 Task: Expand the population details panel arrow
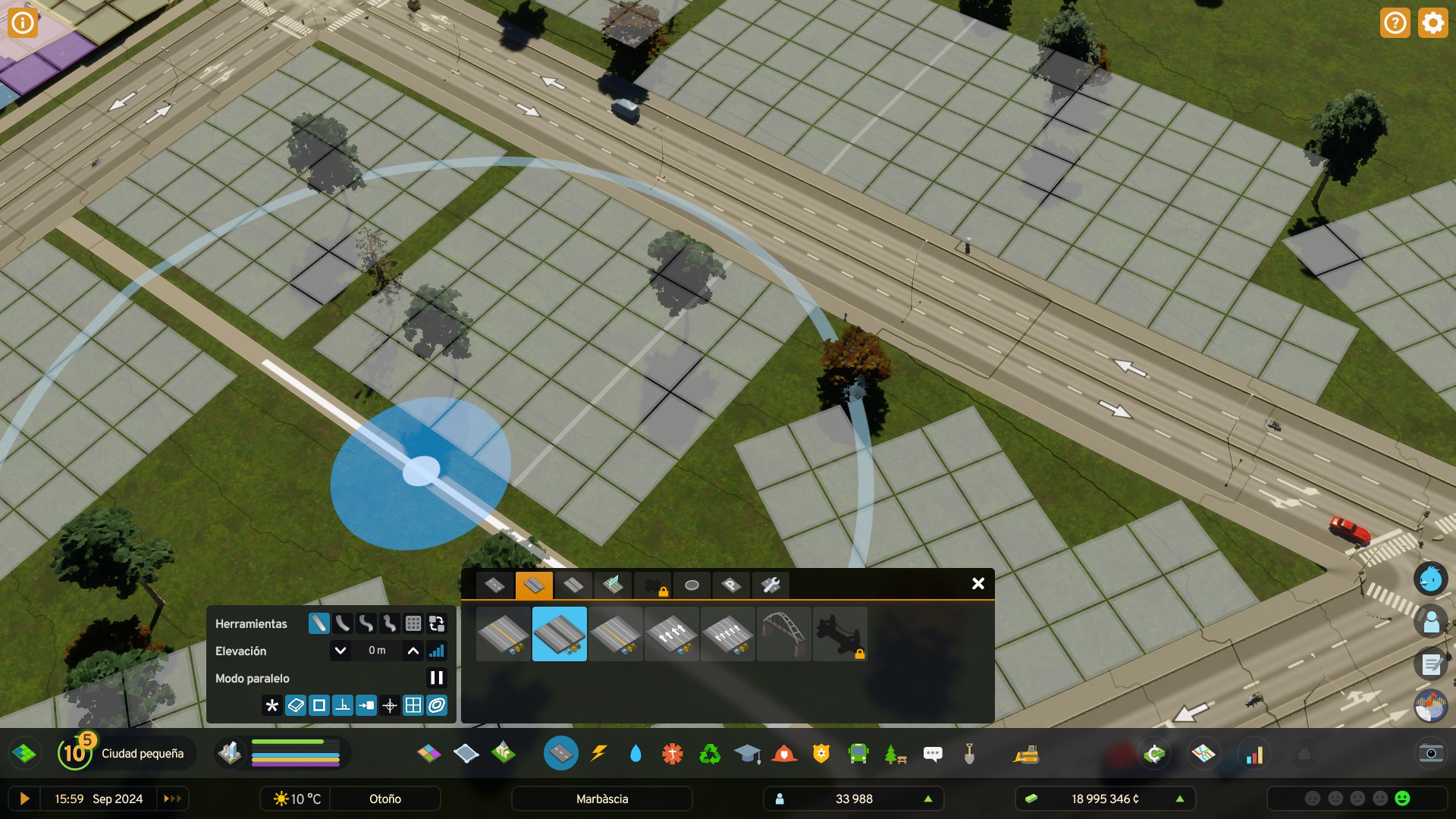928,799
